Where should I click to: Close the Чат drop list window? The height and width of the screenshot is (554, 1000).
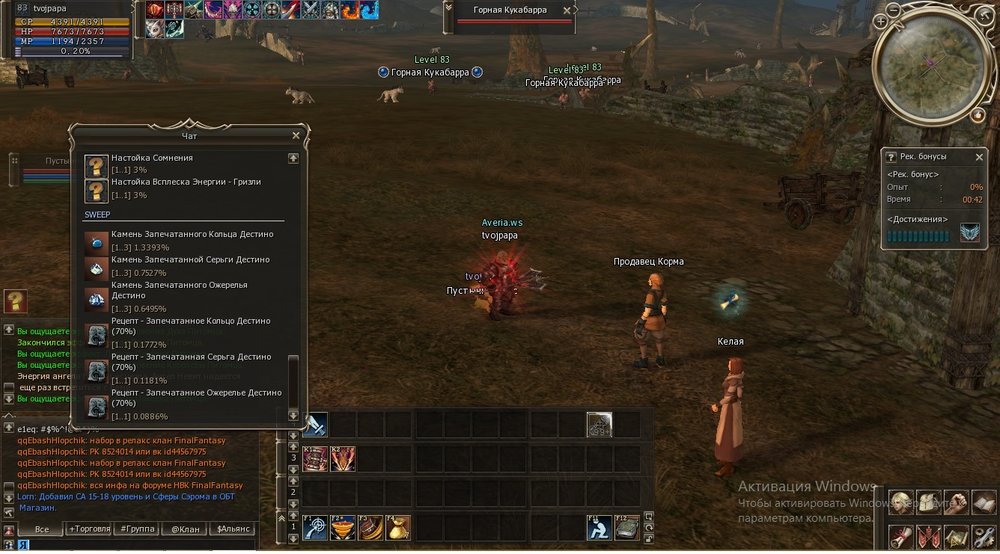pyautogui.click(x=296, y=135)
